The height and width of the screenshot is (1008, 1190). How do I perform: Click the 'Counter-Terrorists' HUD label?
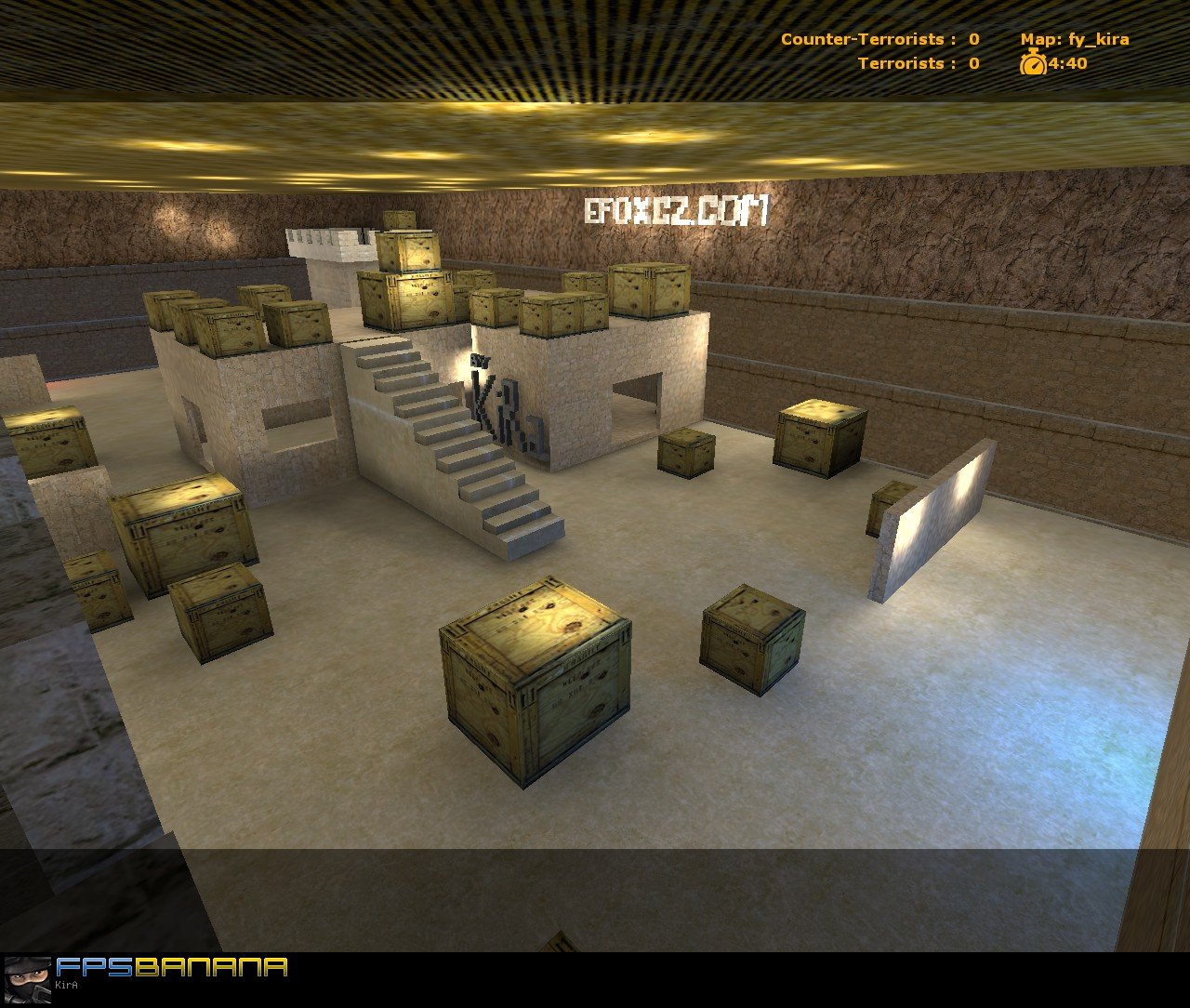[x=863, y=40]
